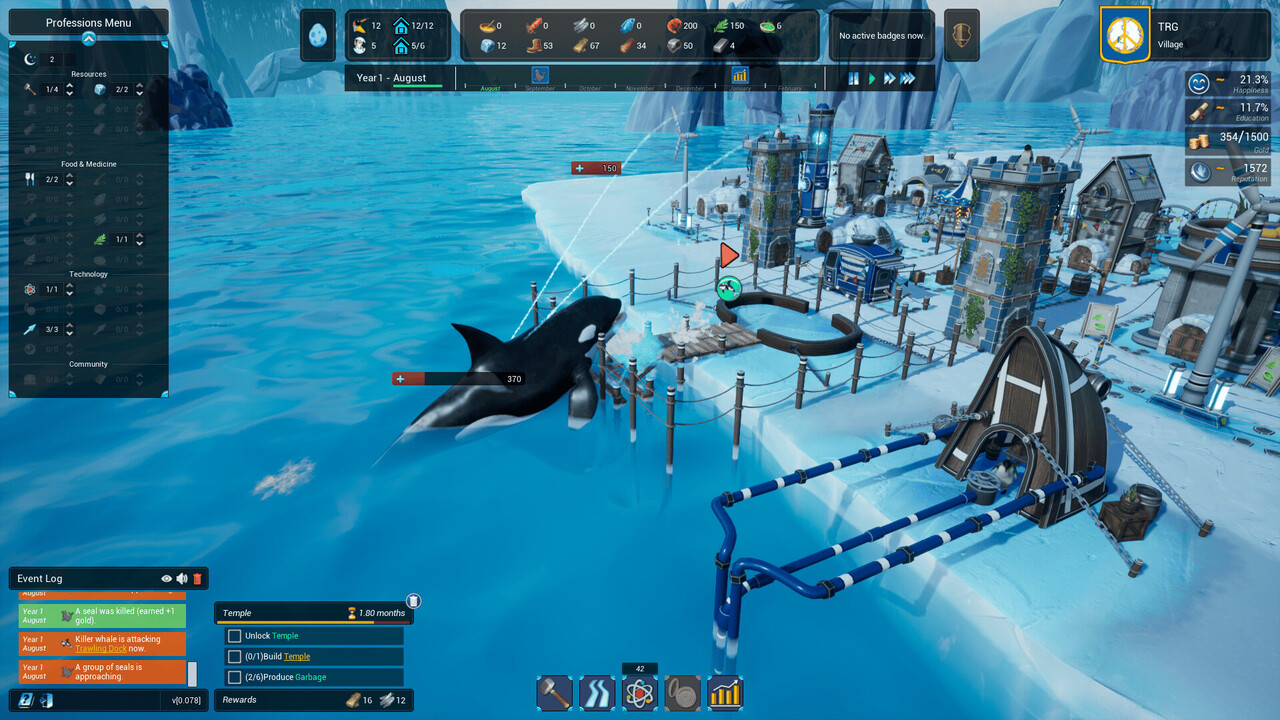Open the build menu hammer icon

pyautogui.click(x=554, y=692)
